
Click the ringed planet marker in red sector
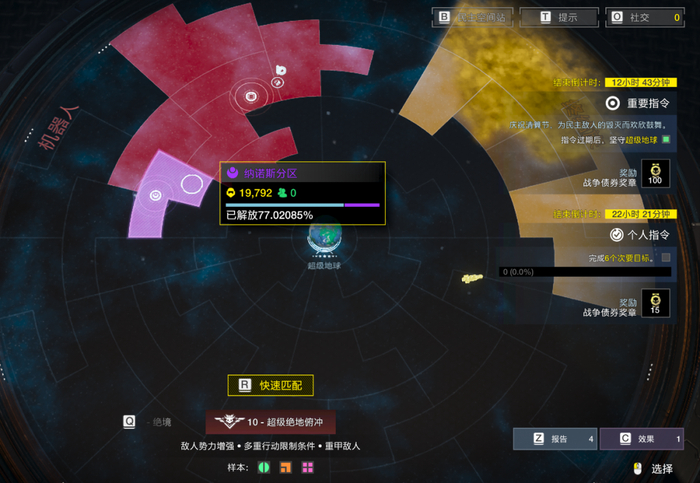[252, 97]
